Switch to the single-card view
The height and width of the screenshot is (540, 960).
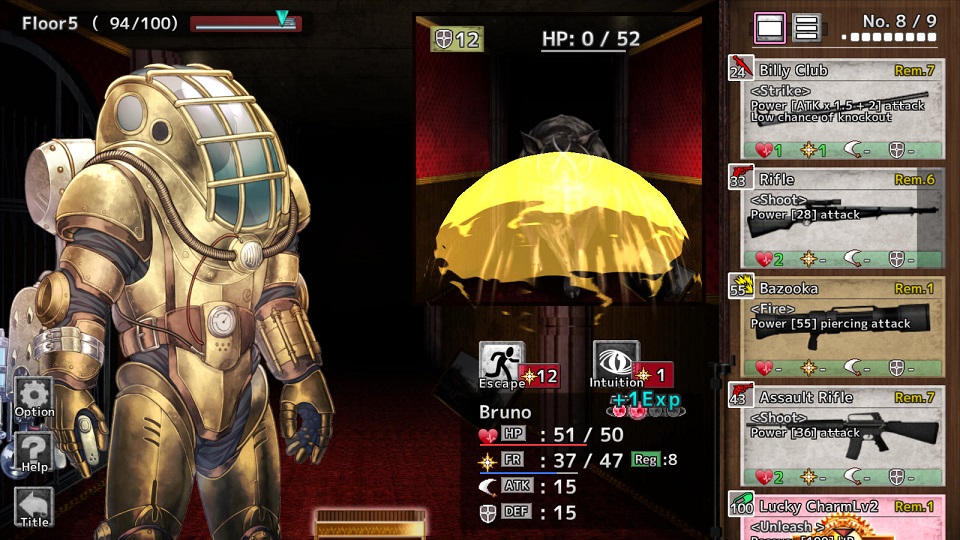(x=770, y=28)
